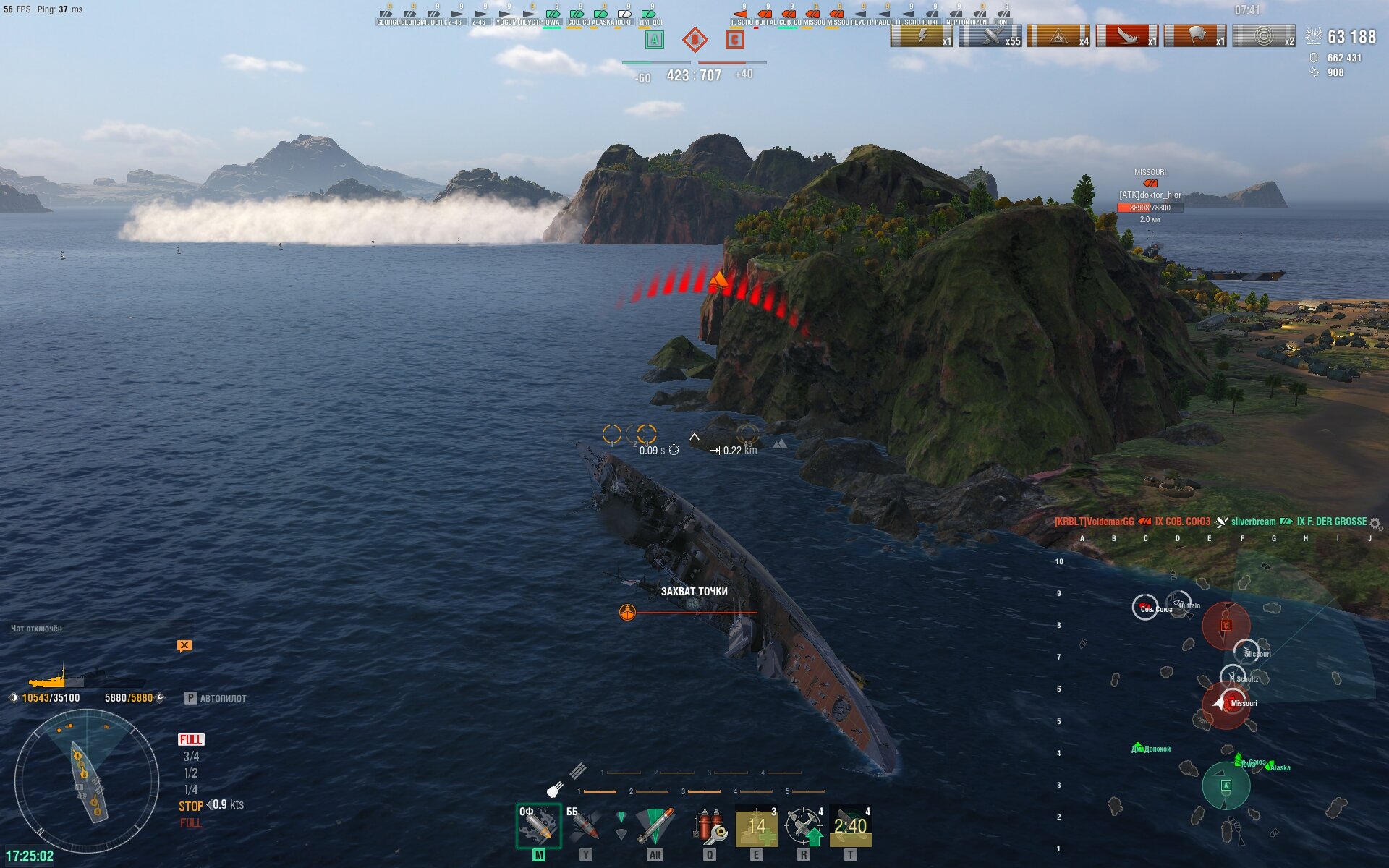Click capture point C on the minimap
Viewport: 1389px width, 868px height.
point(1226,626)
